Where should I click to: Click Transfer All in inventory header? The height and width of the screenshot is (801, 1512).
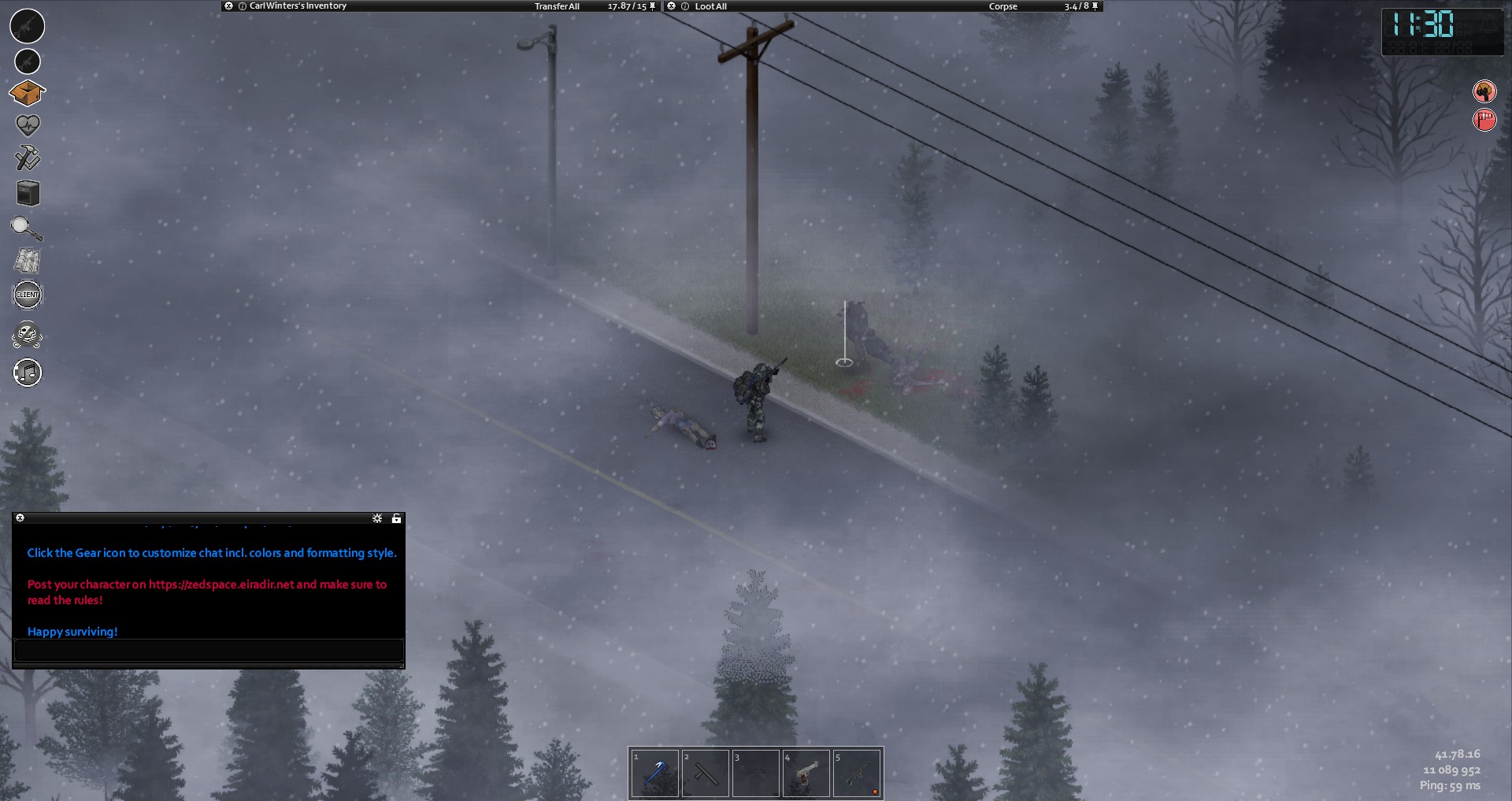[557, 6]
